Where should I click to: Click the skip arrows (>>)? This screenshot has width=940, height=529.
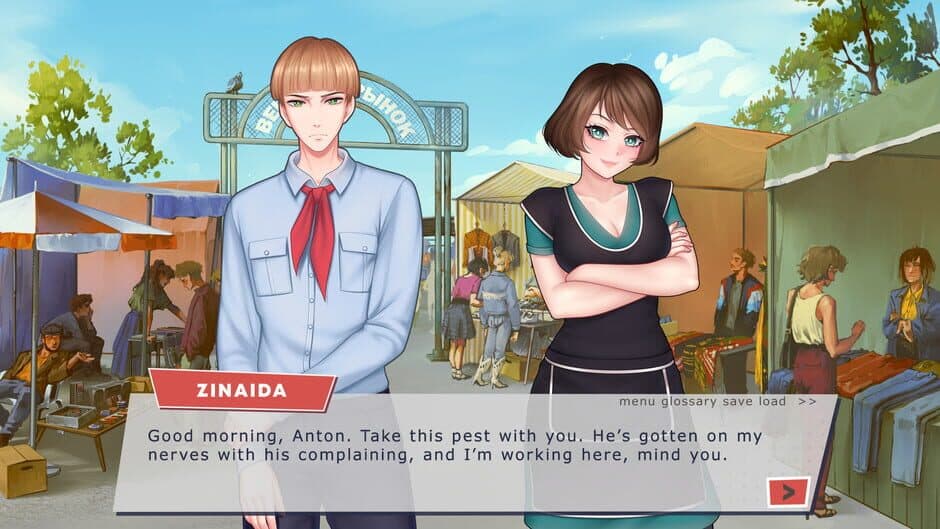[x=807, y=401]
